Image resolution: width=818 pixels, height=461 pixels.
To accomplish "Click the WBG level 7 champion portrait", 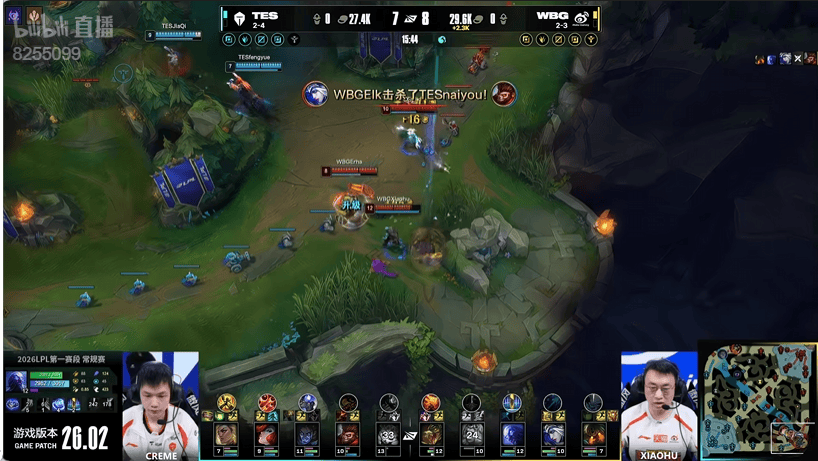I will point(594,434).
